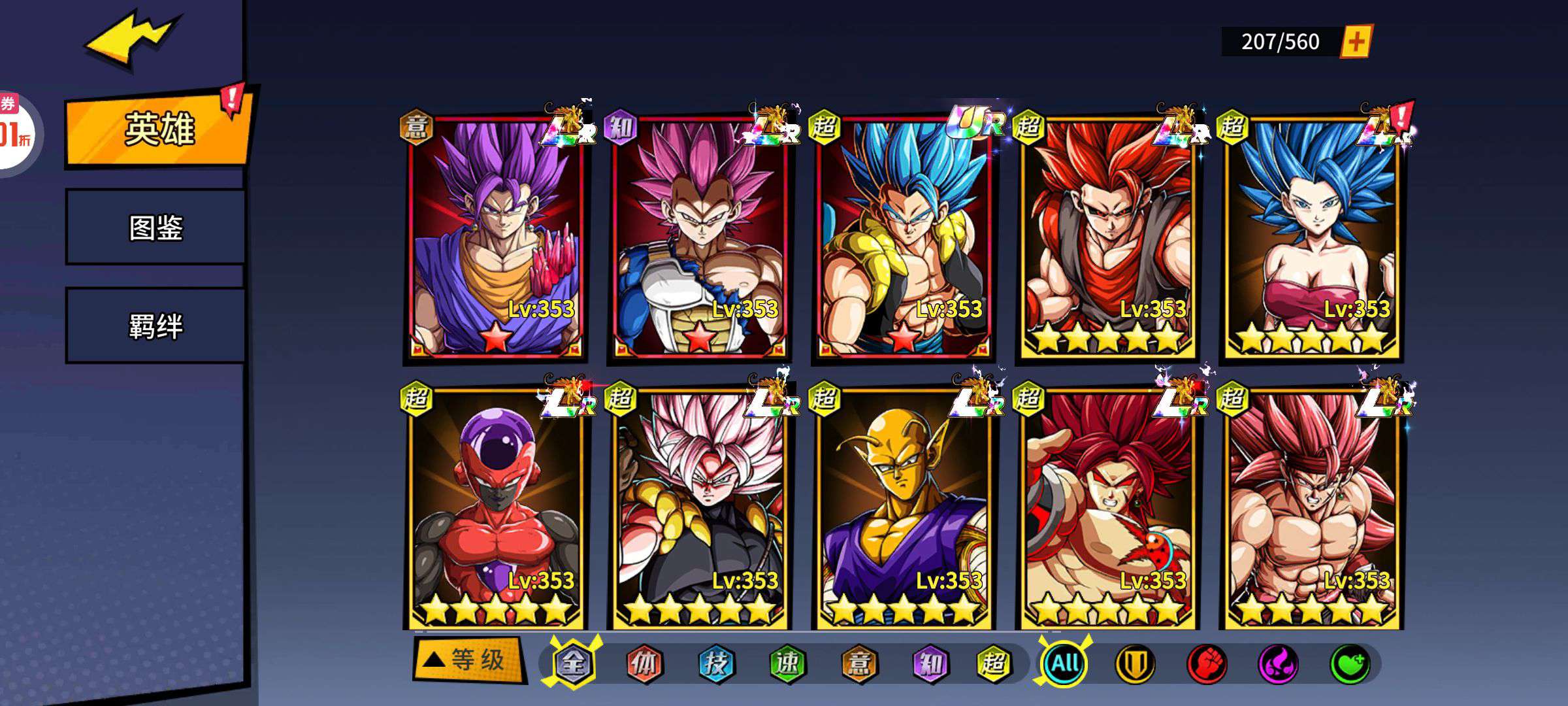Pick the blue-haired female Saiyan card
This screenshot has width=1568, height=706.
[x=1312, y=237]
